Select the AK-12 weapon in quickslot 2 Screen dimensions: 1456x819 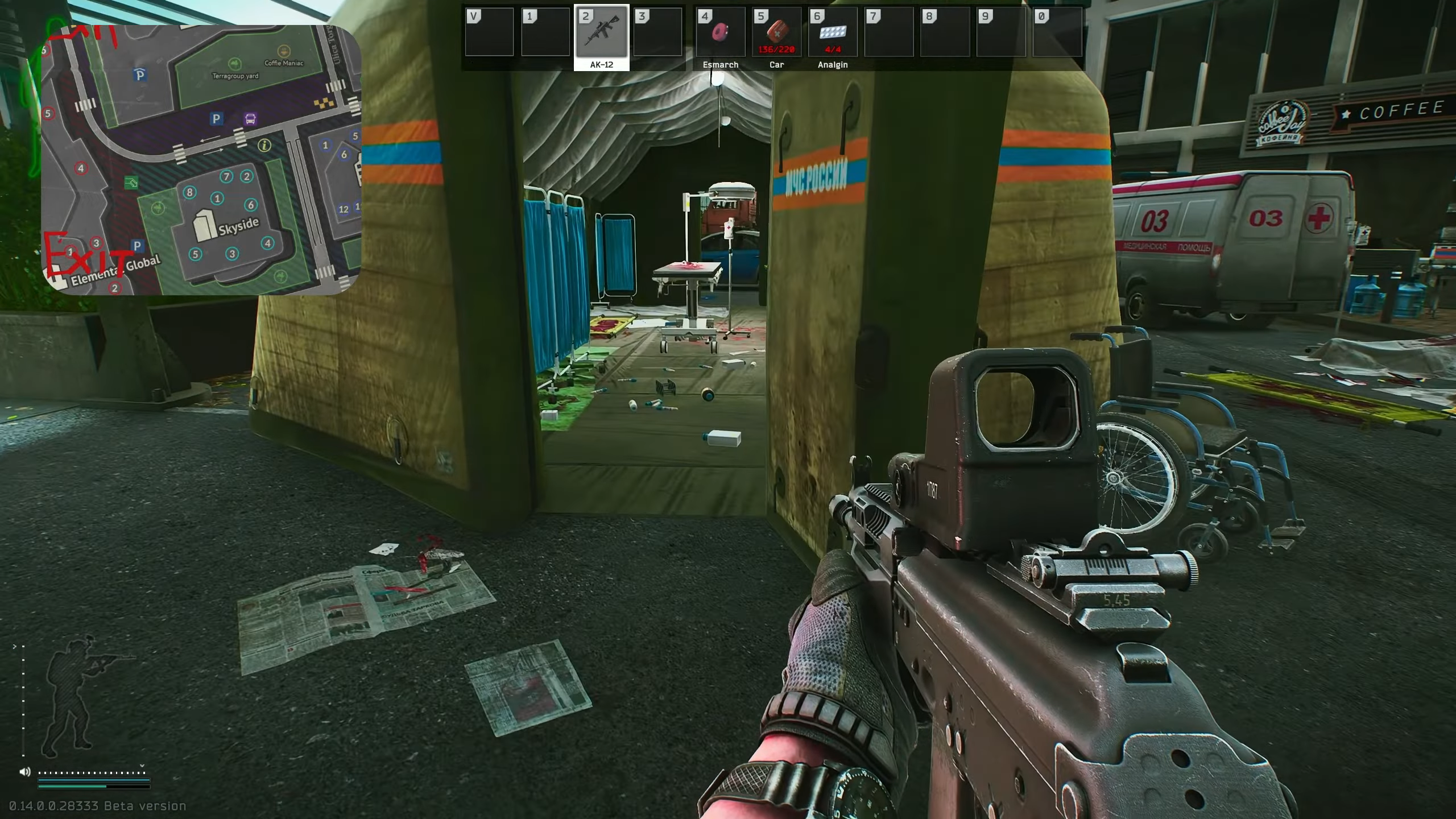[602, 34]
